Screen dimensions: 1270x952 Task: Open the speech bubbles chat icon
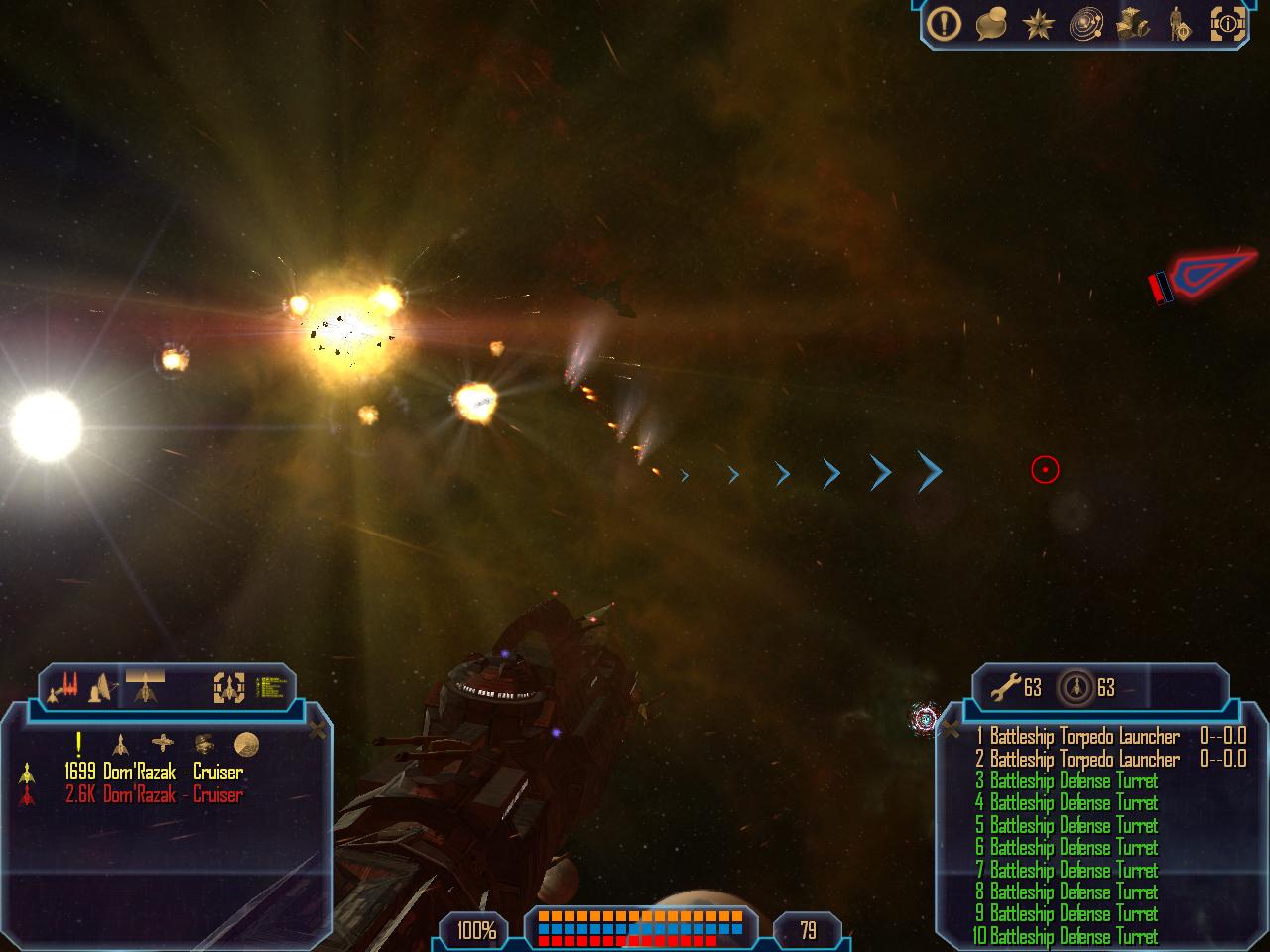(991, 24)
